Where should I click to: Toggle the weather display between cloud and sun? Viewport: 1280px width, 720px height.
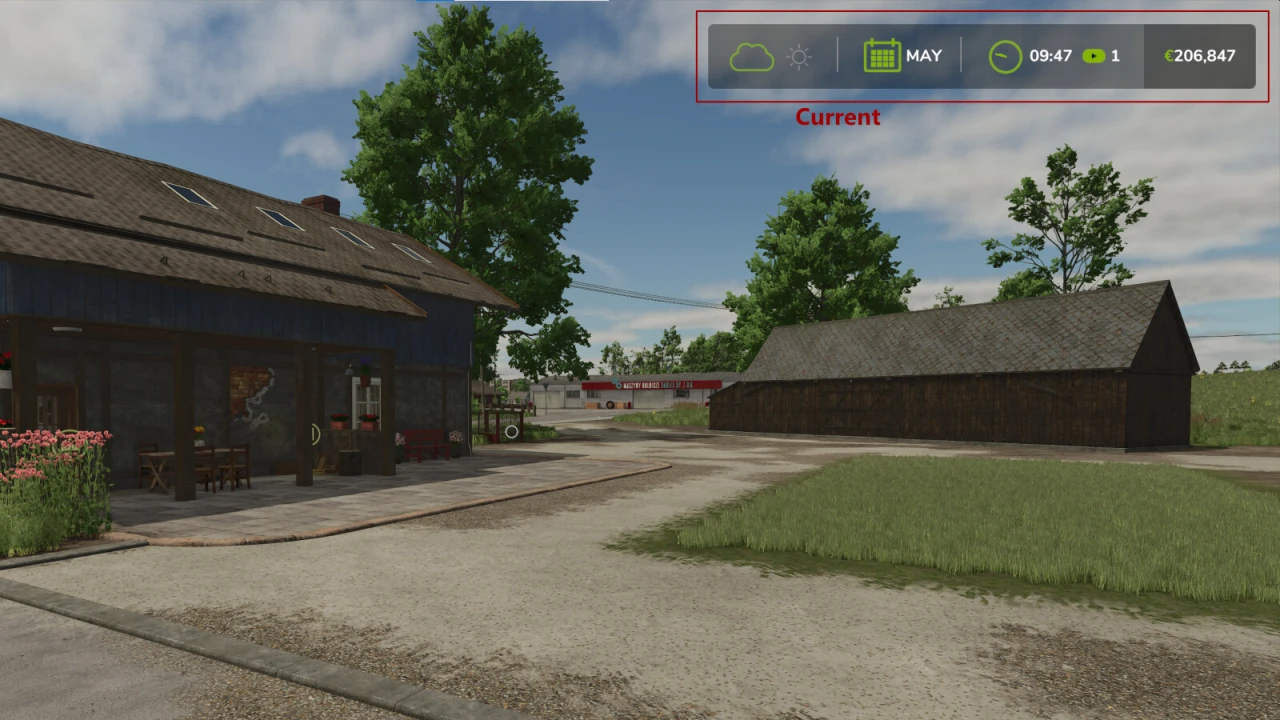[775, 56]
